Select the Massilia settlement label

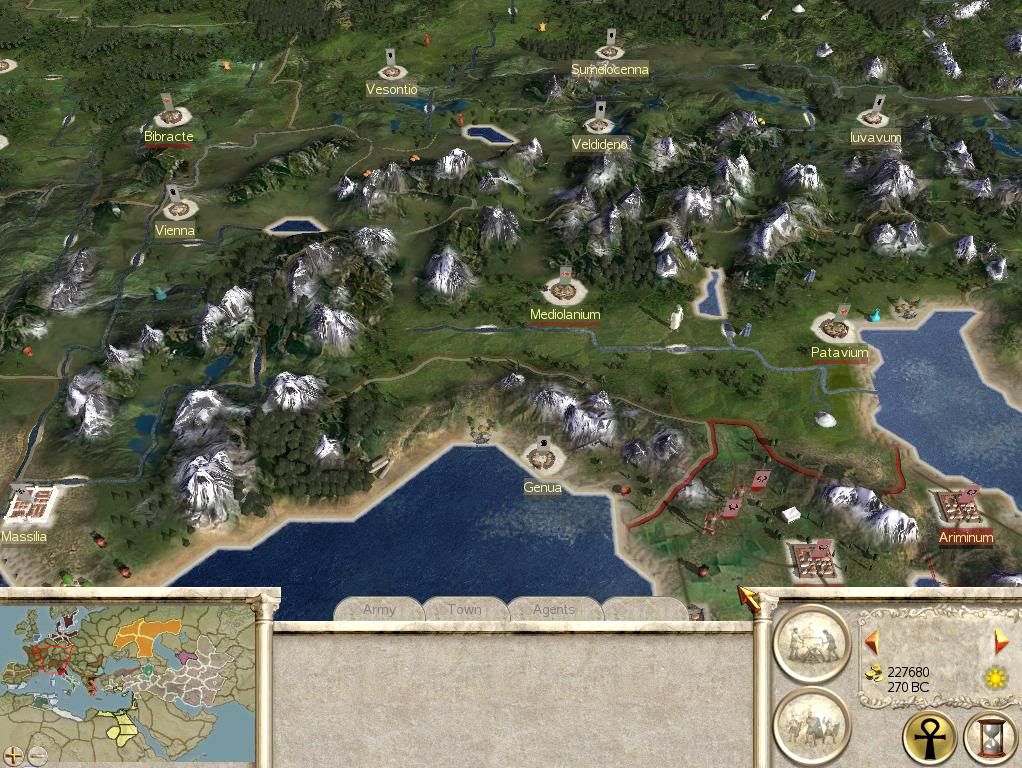(24, 537)
